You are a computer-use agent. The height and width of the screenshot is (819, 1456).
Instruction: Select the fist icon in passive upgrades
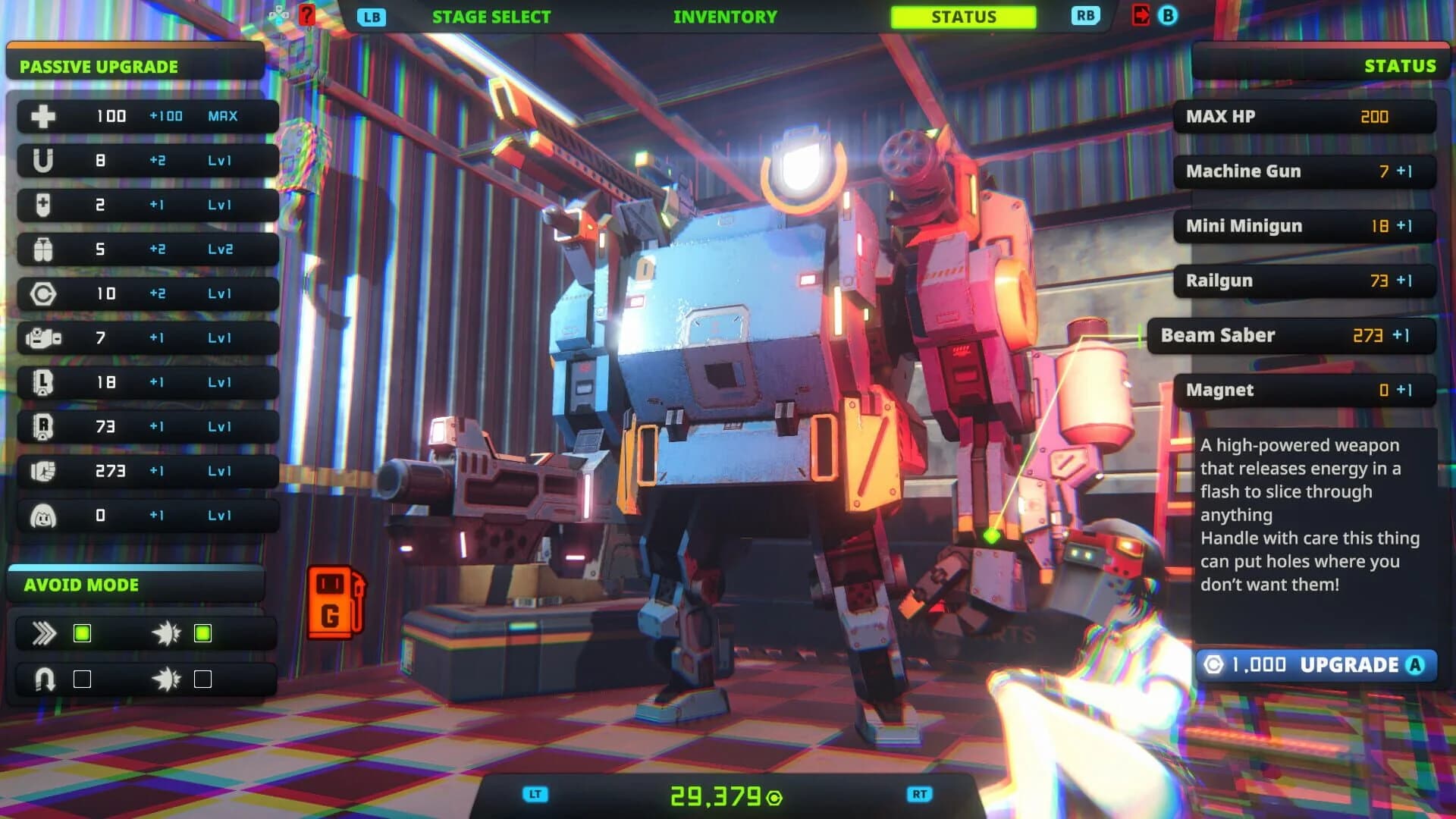pos(42,470)
